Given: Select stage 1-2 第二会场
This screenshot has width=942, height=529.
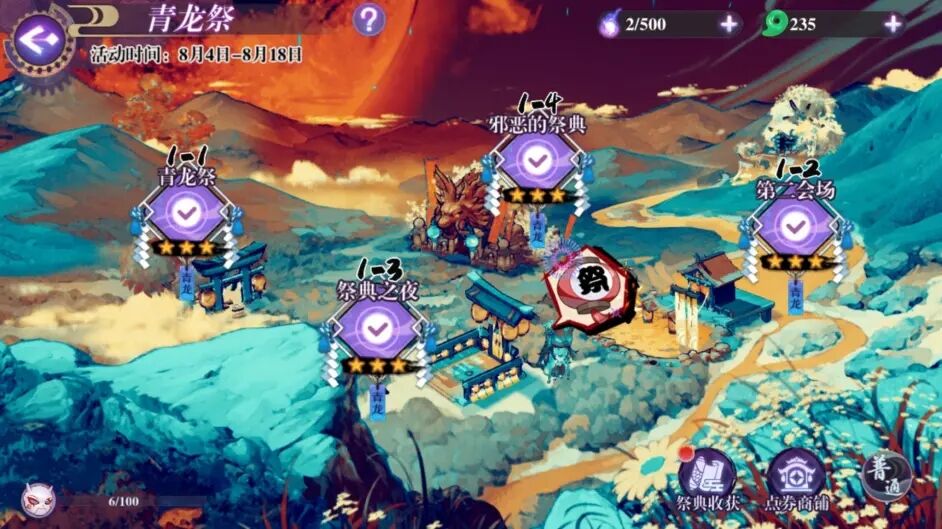Looking at the screenshot, I should tap(796, 228).
